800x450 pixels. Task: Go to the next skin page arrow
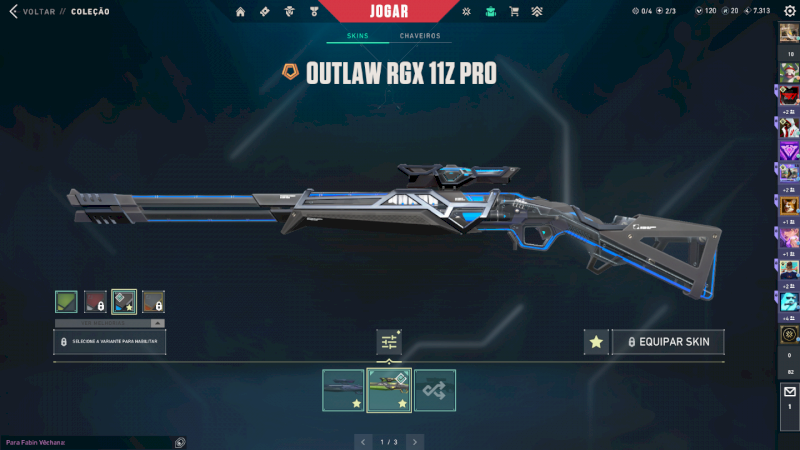coord(415,441)
